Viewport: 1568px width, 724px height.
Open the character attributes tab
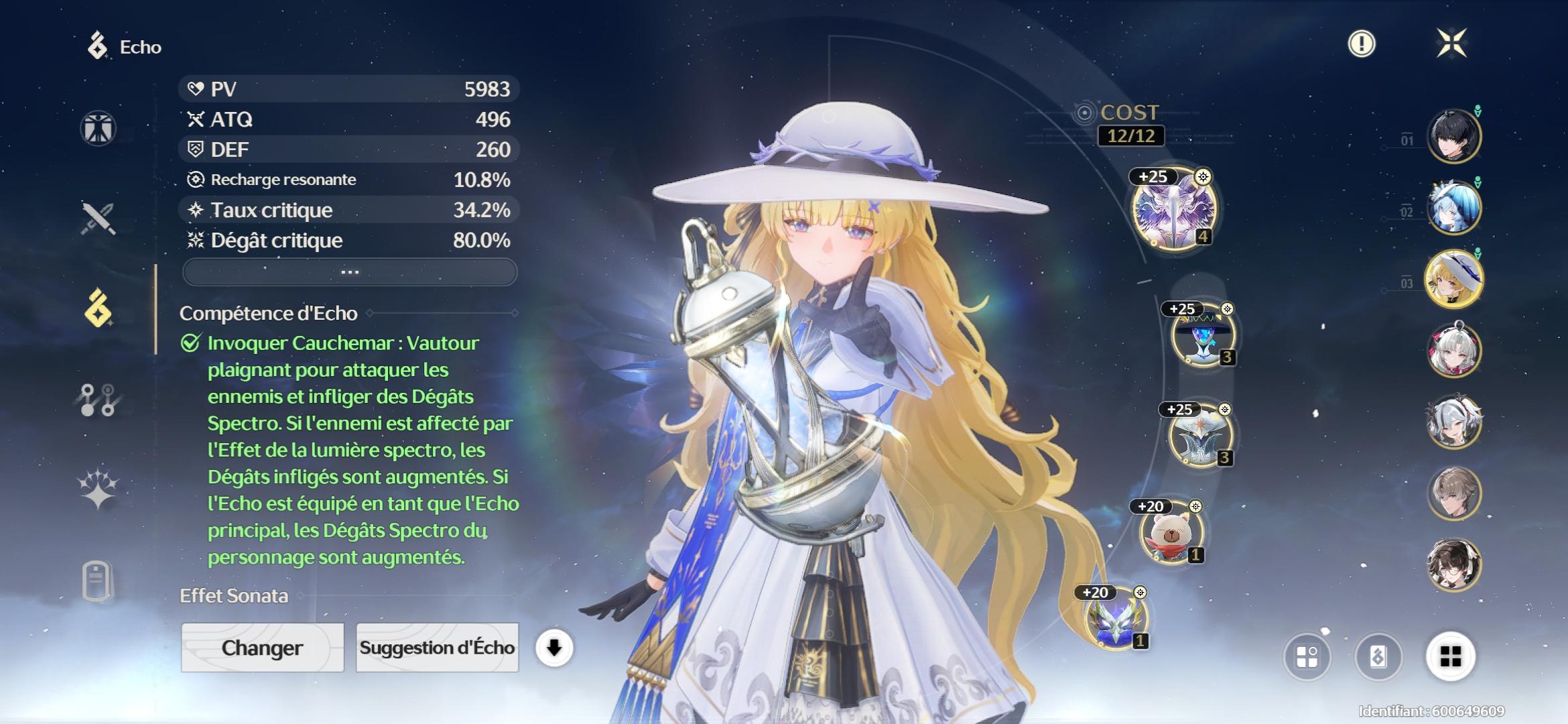pyautogui.click(x=99, y=128)
